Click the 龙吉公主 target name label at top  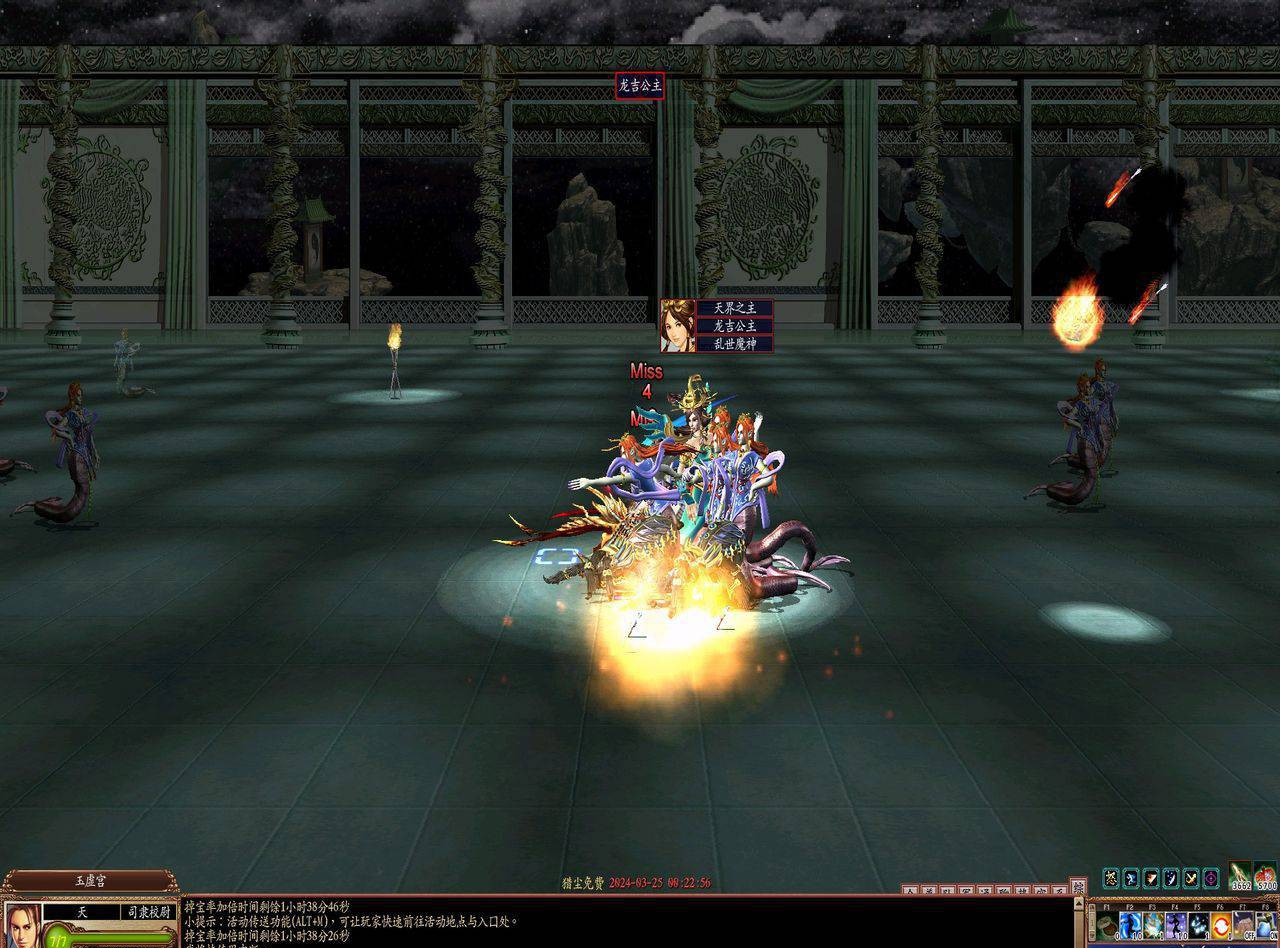pyautogui.click(x=639, y=86)
